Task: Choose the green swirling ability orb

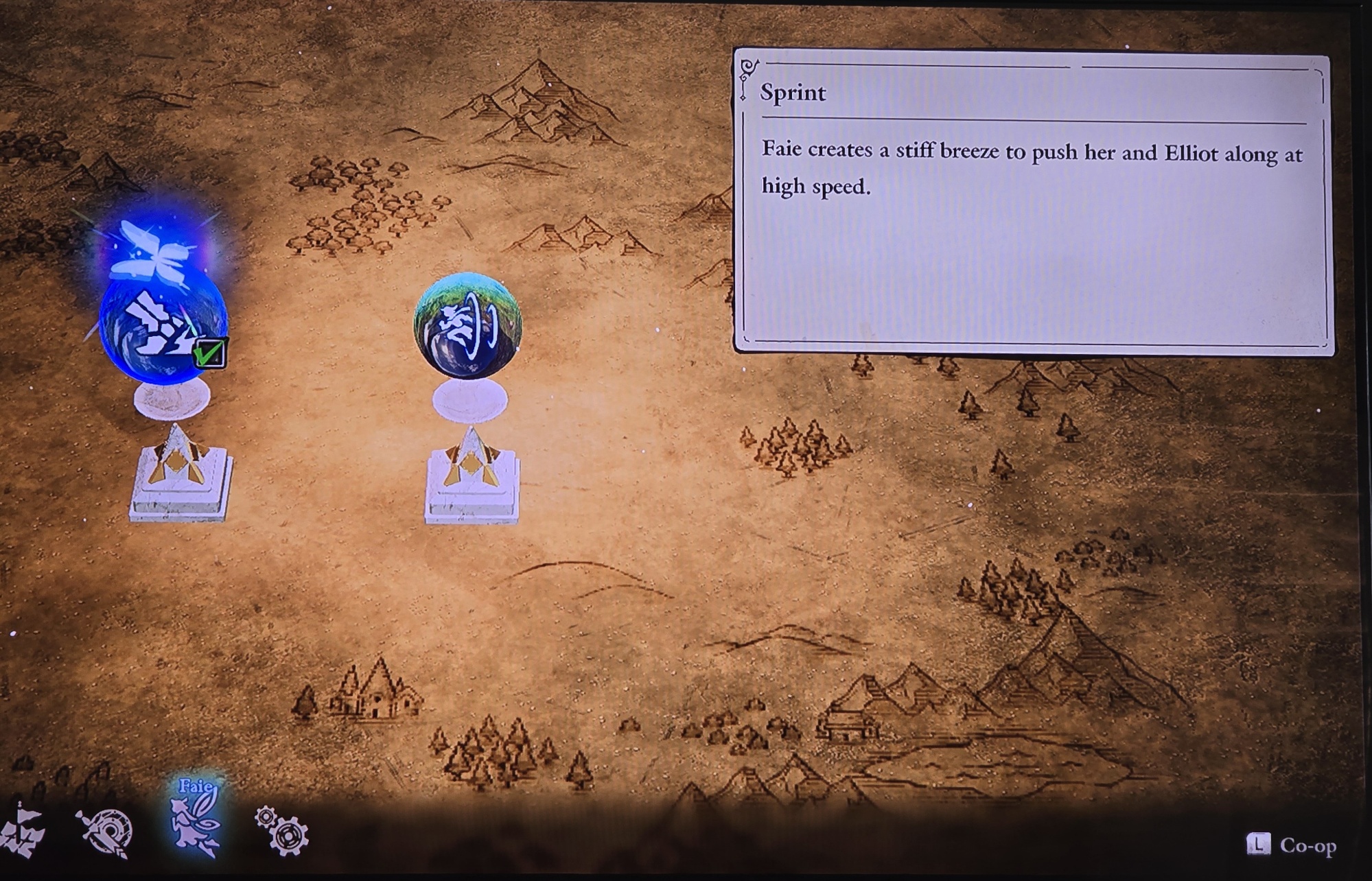Action: pos(468,326)
